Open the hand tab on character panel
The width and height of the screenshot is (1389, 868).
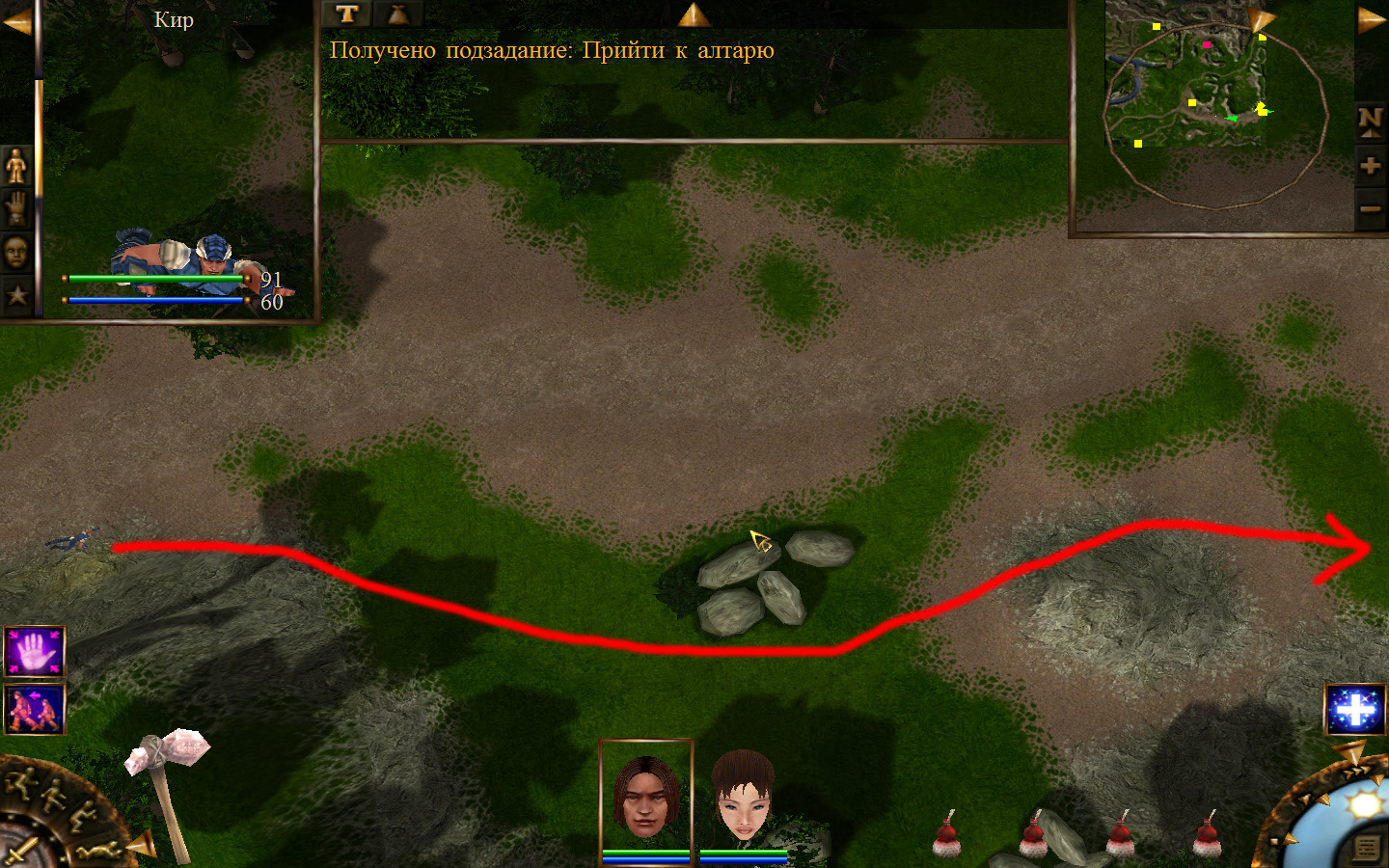[x=16, y=208]
